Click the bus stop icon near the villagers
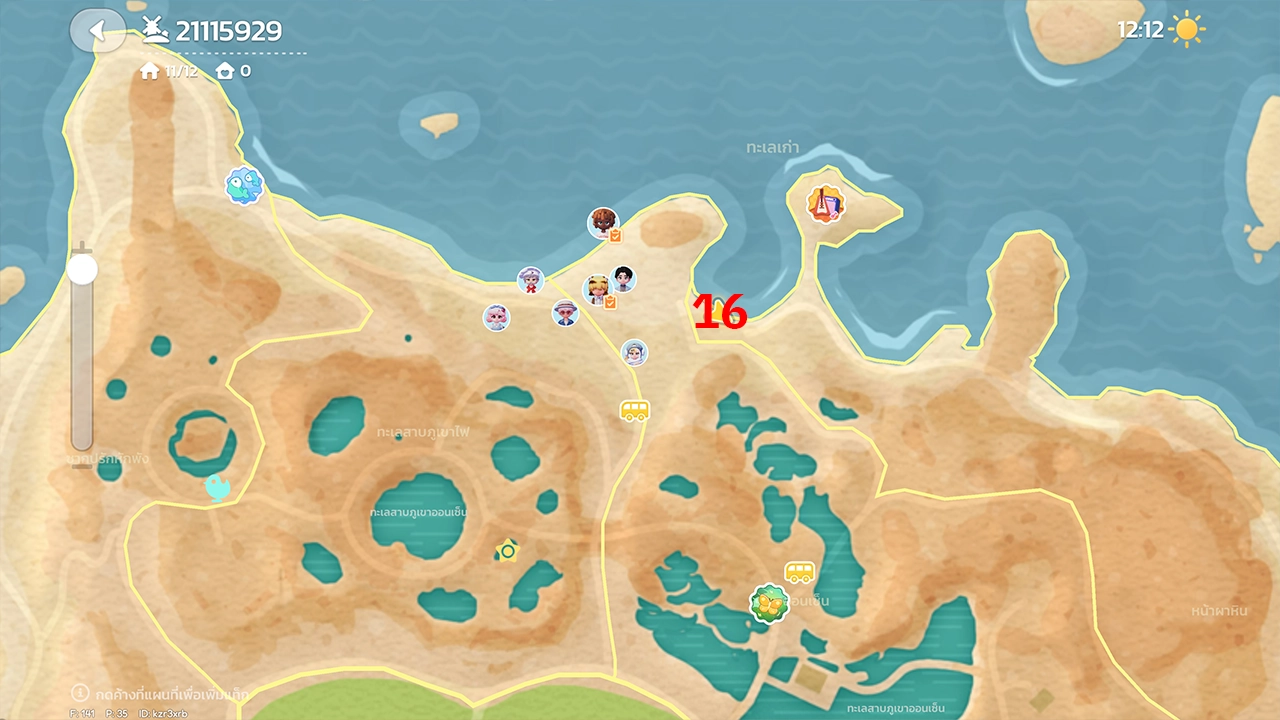Image resolution: width=1280 pixels, height=720 pixels. (x=635, y=411)
